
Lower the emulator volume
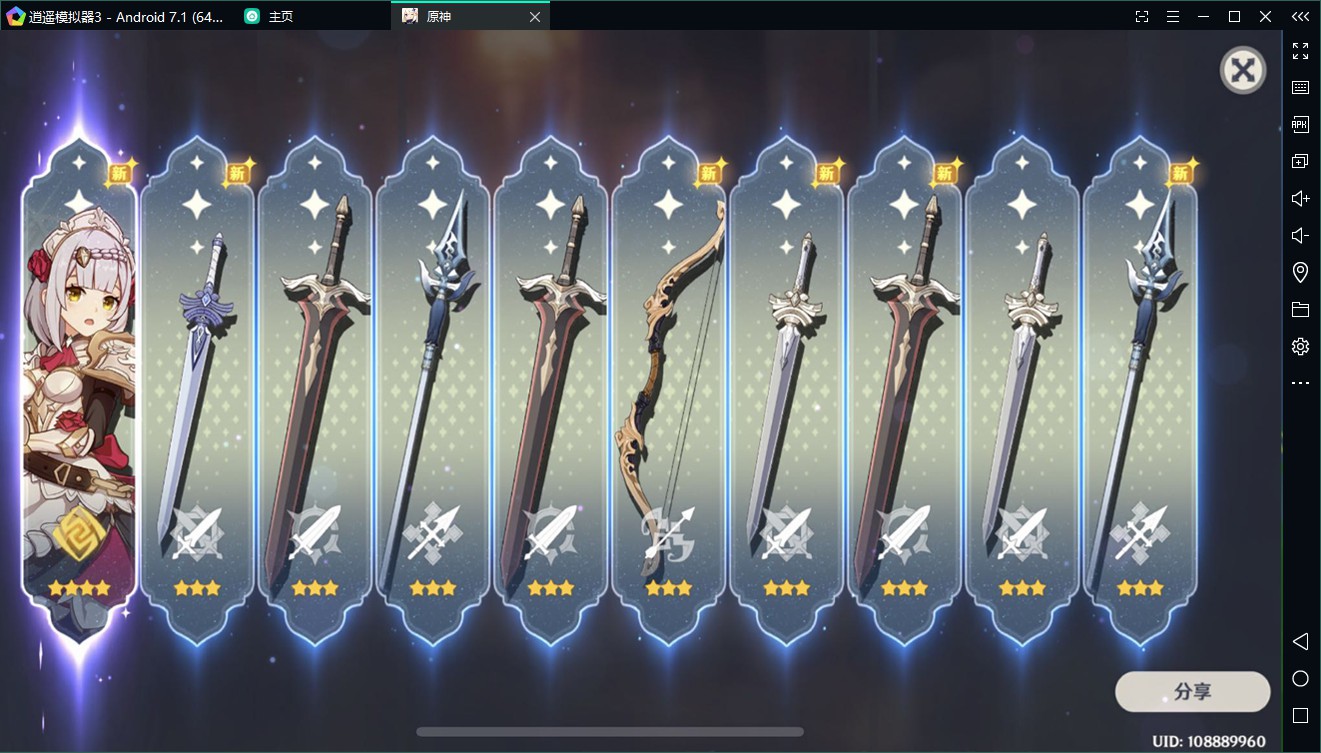point(1300,236)
